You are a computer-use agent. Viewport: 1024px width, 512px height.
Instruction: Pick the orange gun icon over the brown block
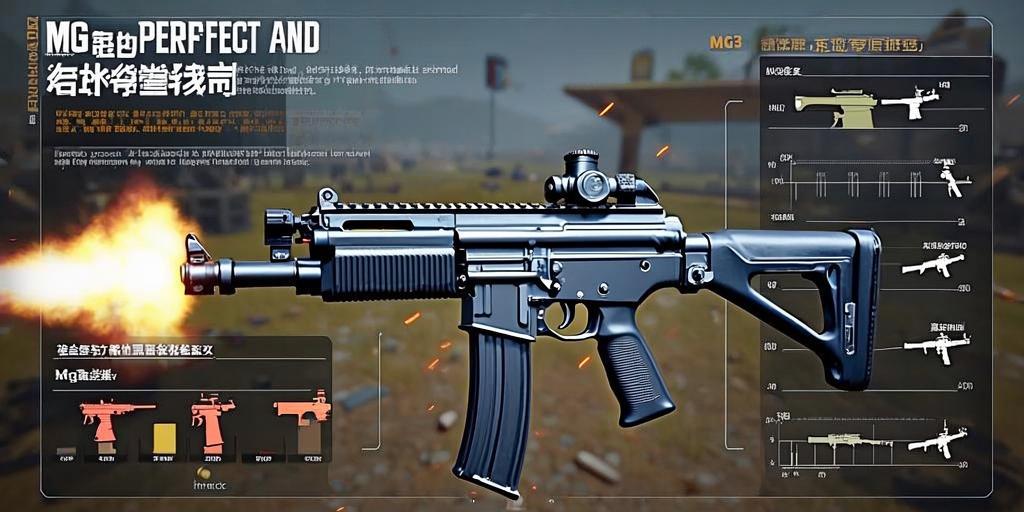[303, 410]
